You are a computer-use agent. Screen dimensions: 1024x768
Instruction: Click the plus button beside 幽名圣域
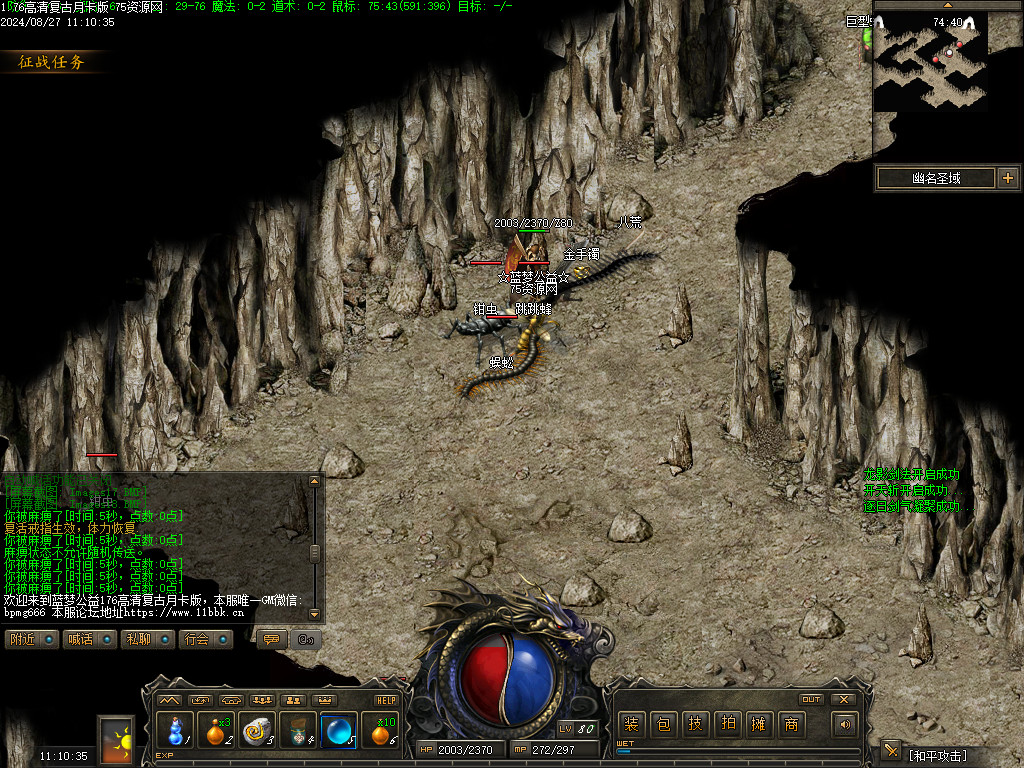[1007, 178]
